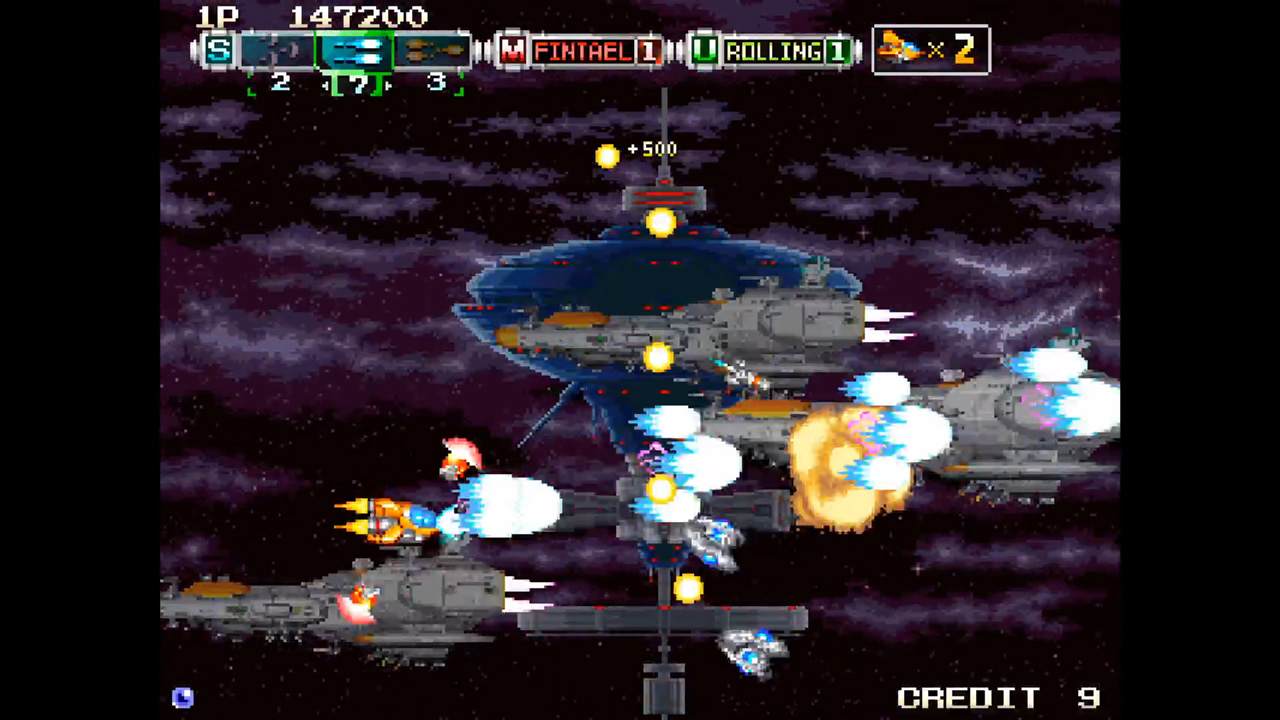Click the highlighted slot selector showing 7
1280x720 pixels.
[357, 84]
